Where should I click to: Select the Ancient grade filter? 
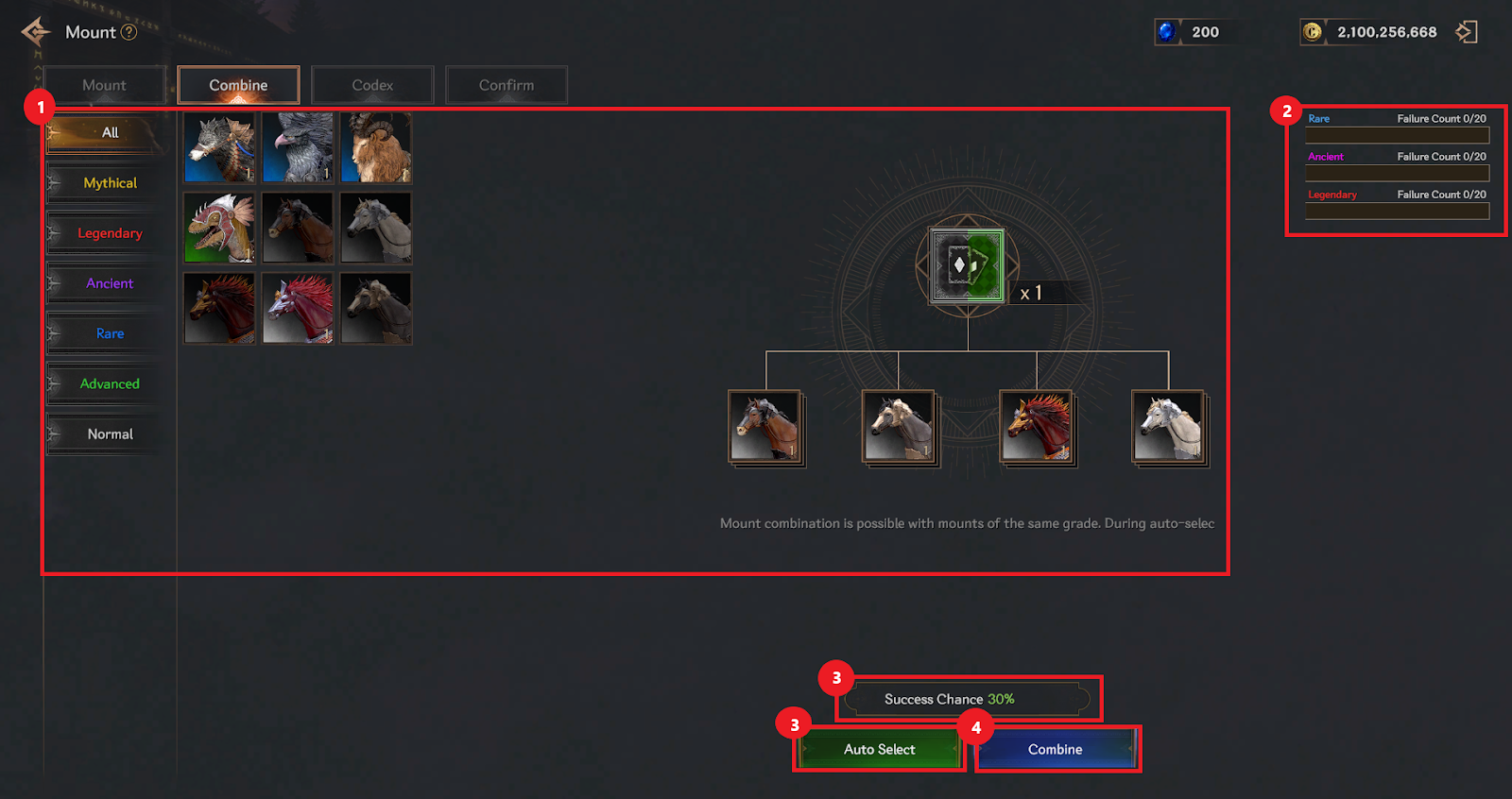click(x=110, y=283)
